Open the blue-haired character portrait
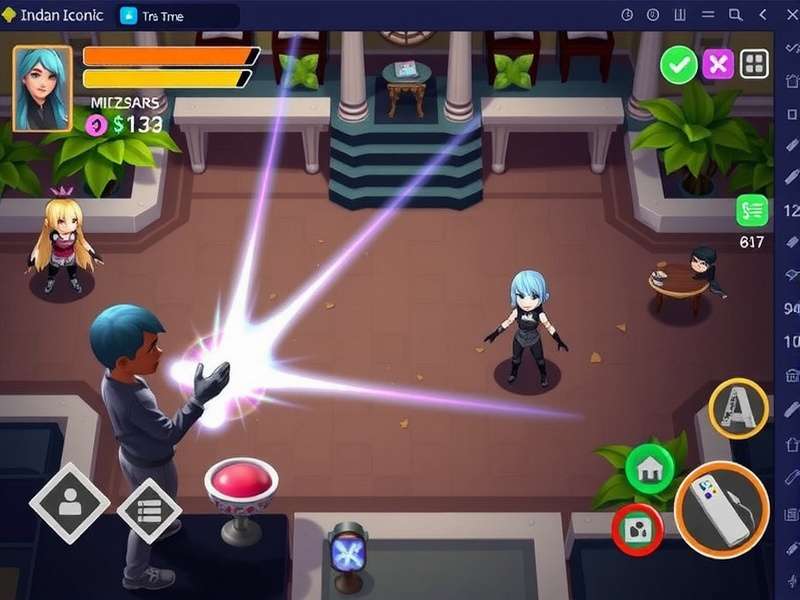Screen dimensions: 800x600 pyautogui.click(x=42, y=88)
